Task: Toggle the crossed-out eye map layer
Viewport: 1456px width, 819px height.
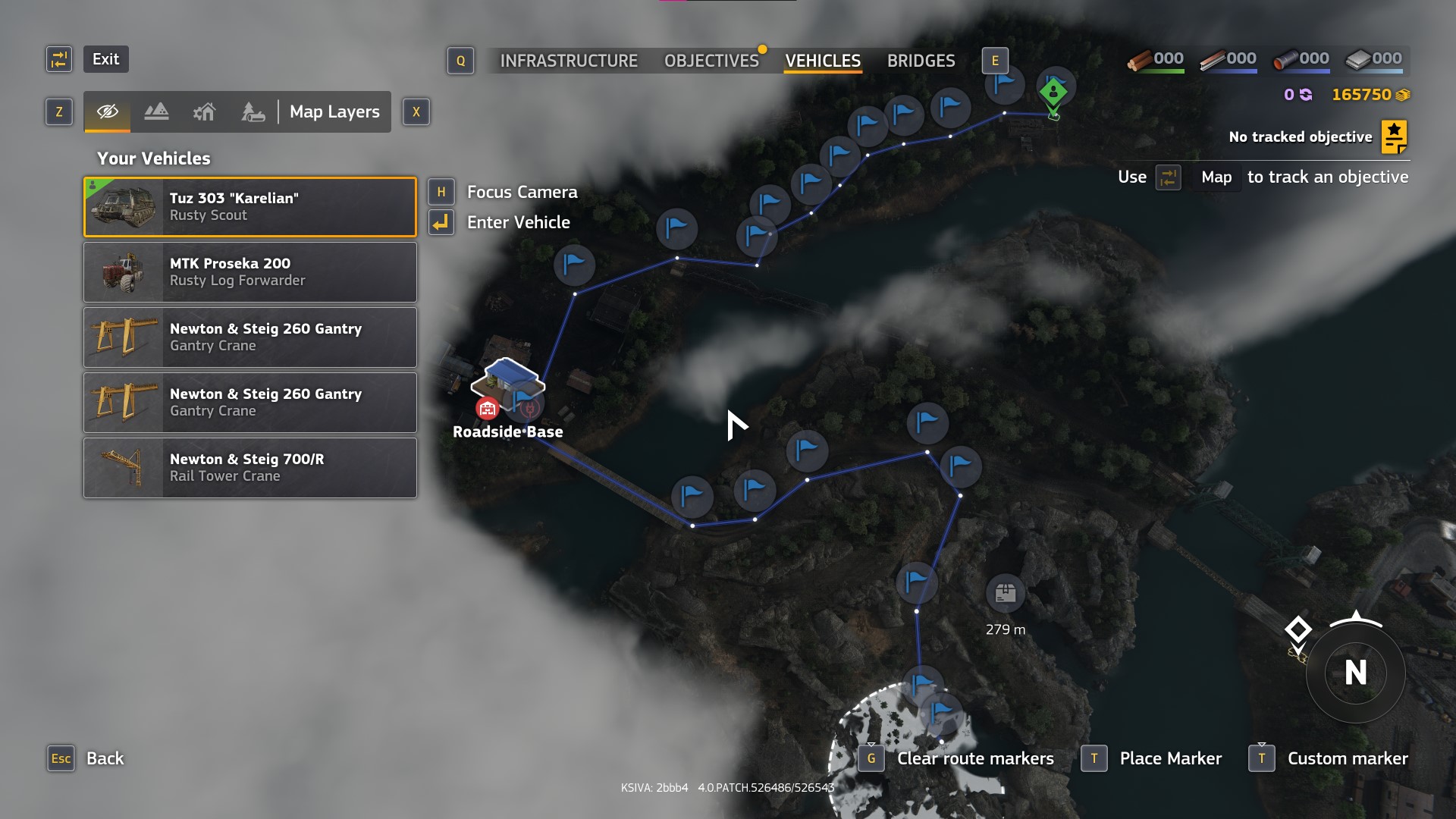Action: (108, 112)
